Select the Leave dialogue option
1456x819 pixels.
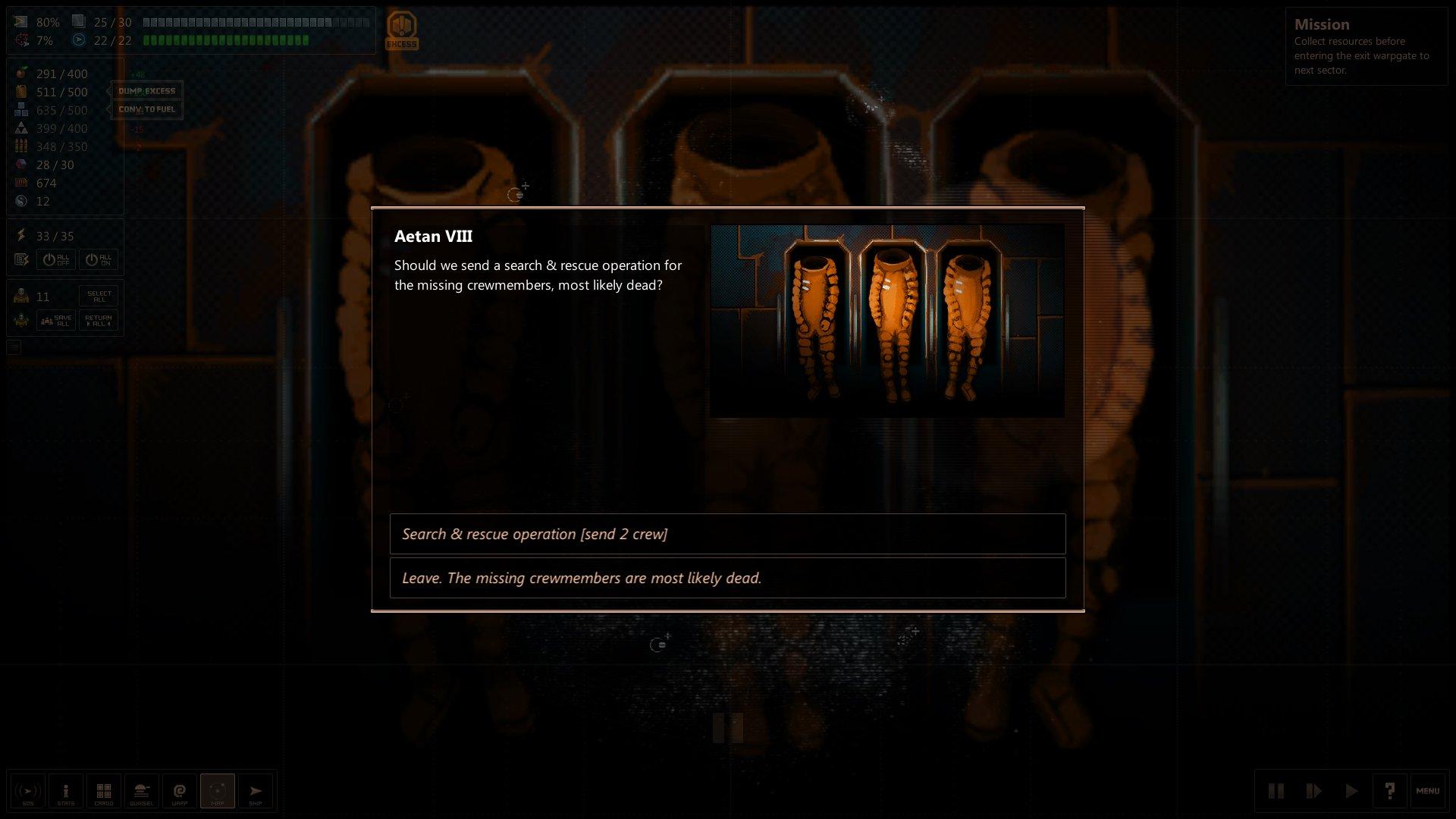click(x=726, y=578)
